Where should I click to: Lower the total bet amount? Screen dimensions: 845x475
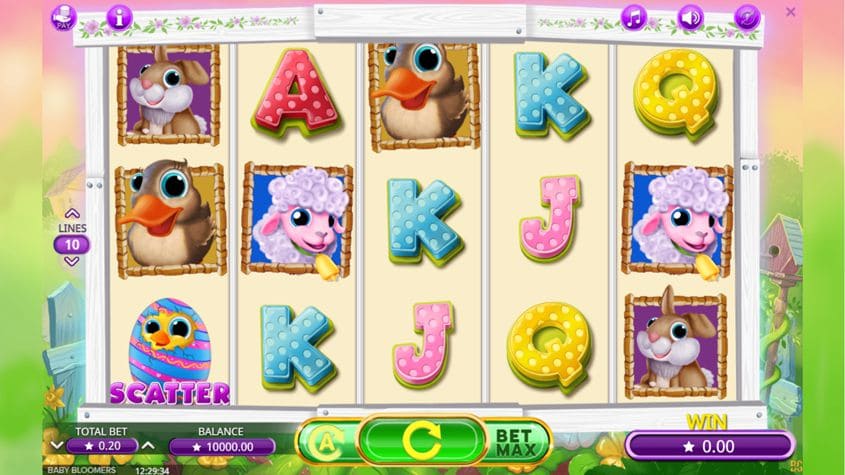(57, 445)
